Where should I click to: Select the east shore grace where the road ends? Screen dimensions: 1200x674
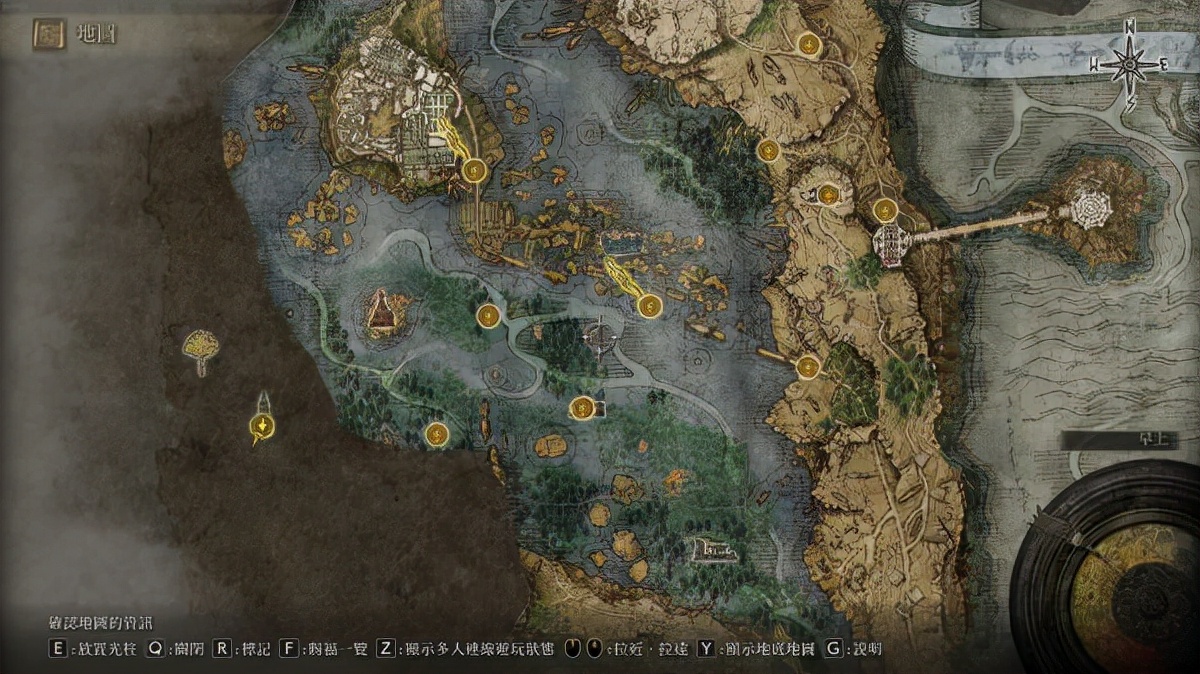coord(808,367)
